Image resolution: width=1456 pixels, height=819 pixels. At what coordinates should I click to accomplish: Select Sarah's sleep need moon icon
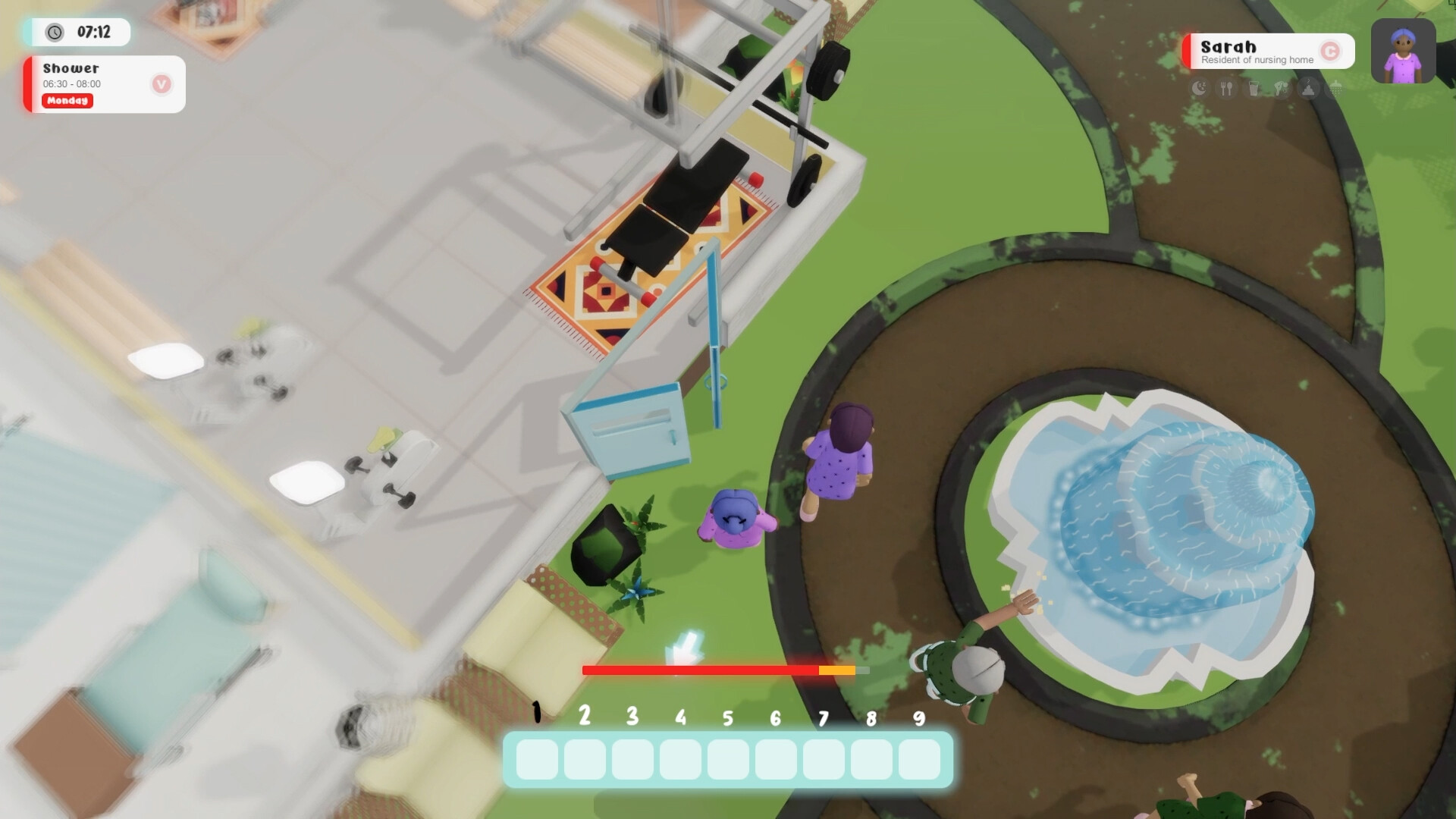tap(1199, 89)
